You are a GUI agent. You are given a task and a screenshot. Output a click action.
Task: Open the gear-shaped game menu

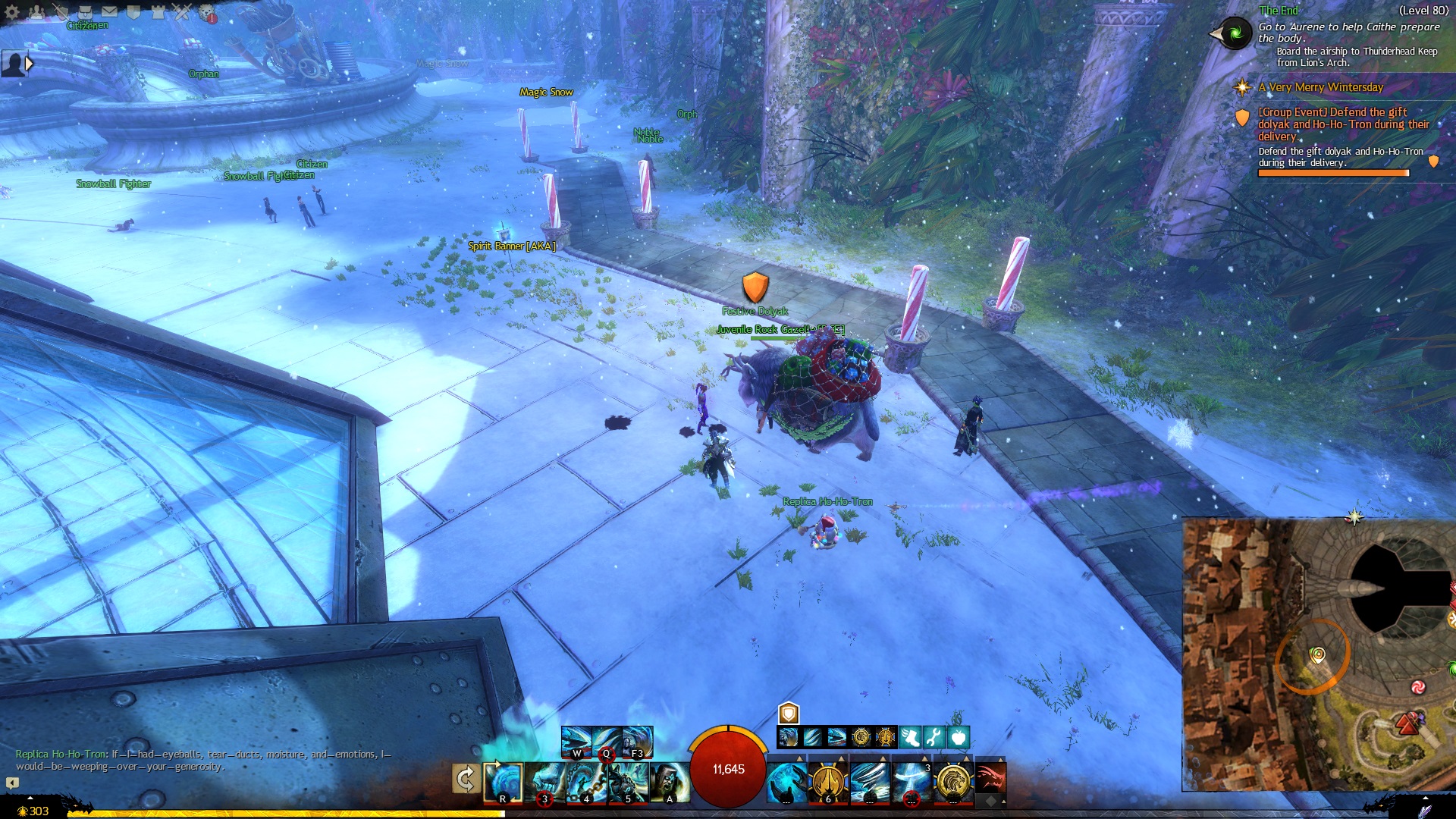(12, 12)
